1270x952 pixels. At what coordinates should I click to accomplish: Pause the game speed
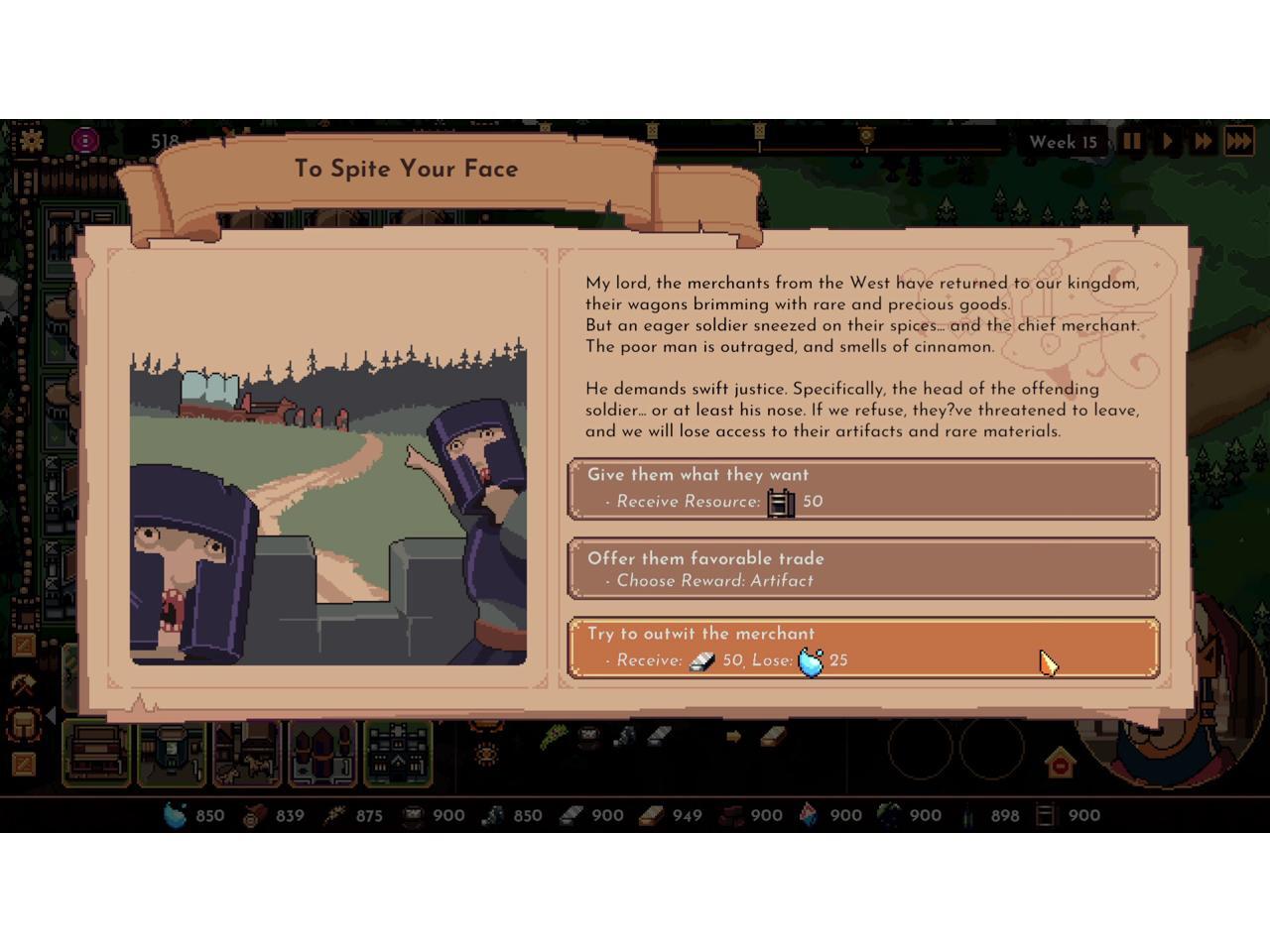tap(1132, 141)
